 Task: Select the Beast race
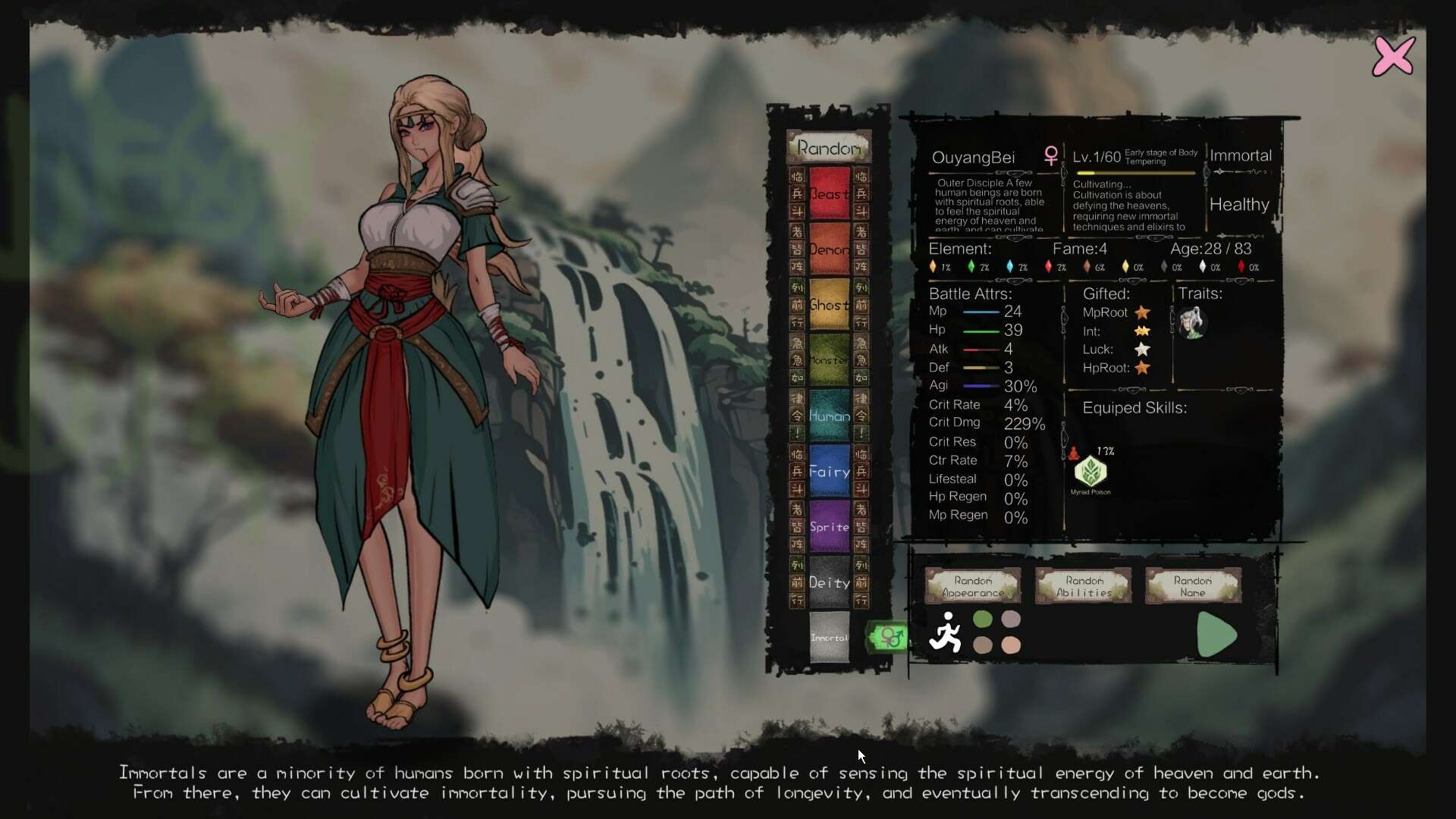point(829,194)
